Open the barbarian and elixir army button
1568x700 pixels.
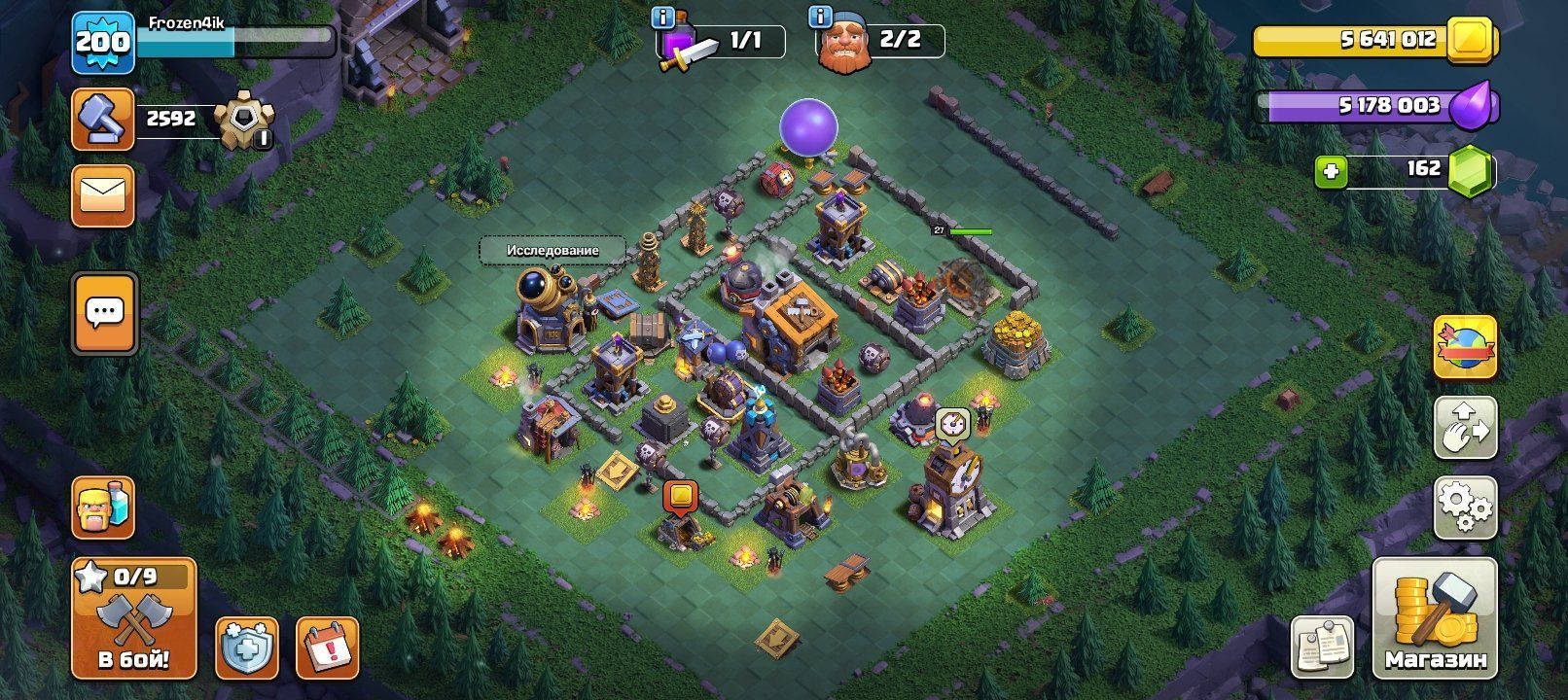coord(102,507)
